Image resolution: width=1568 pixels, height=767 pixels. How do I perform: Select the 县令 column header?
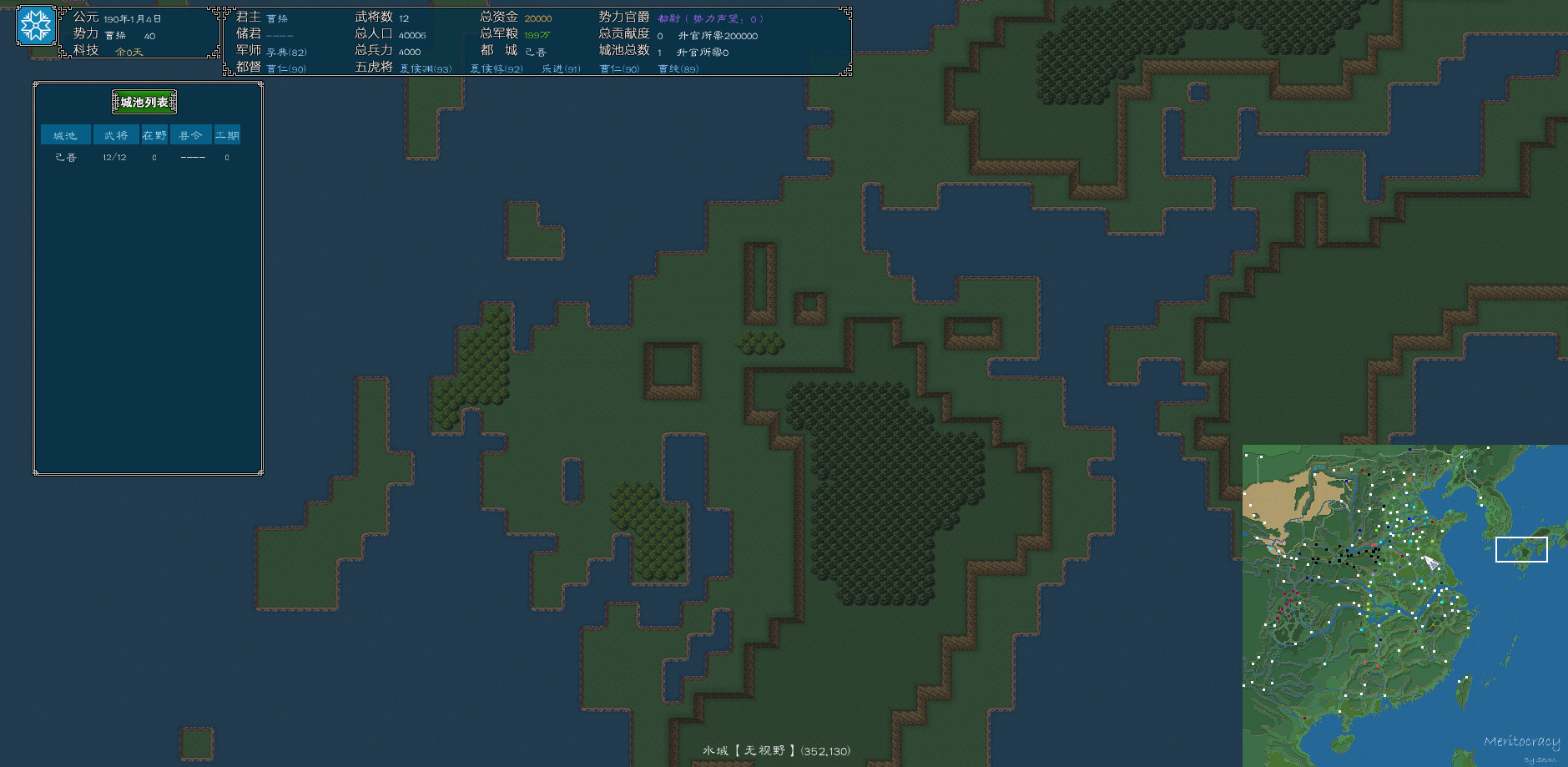coord(191,134)
